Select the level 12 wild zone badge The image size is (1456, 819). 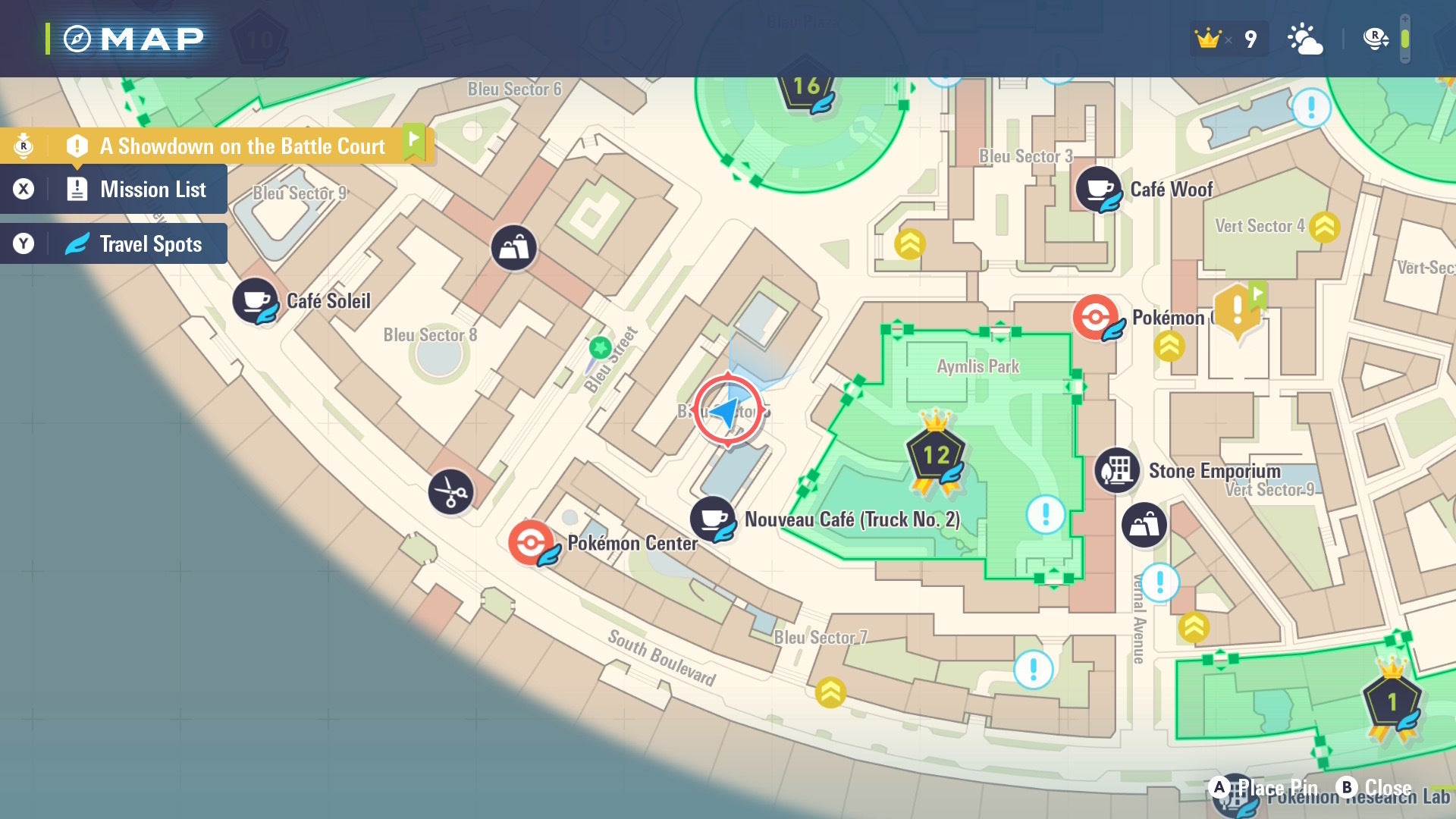936,455
